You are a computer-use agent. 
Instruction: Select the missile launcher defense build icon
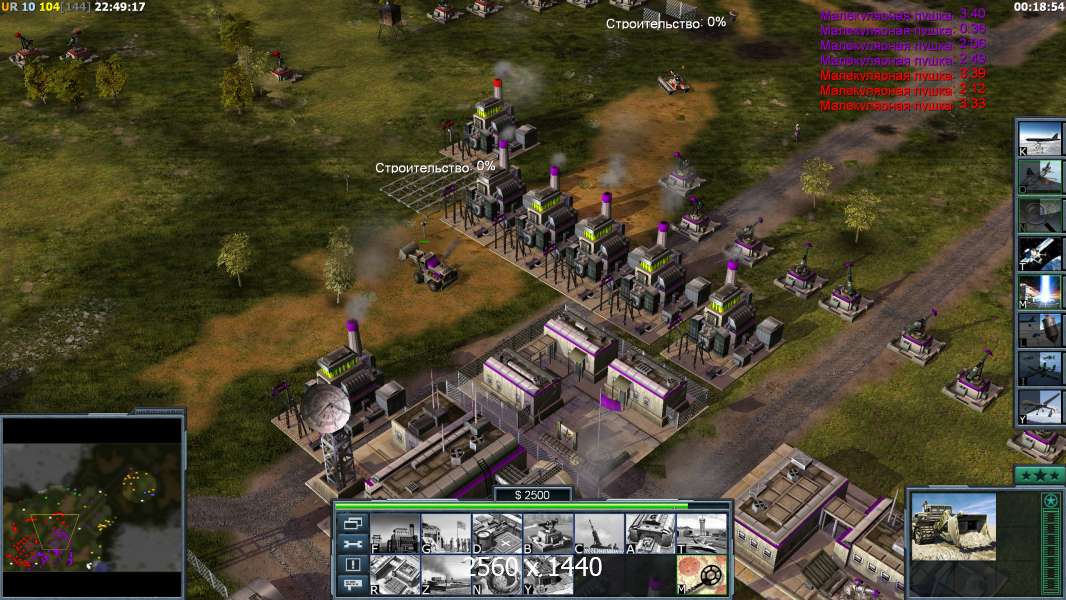point(599,534)
